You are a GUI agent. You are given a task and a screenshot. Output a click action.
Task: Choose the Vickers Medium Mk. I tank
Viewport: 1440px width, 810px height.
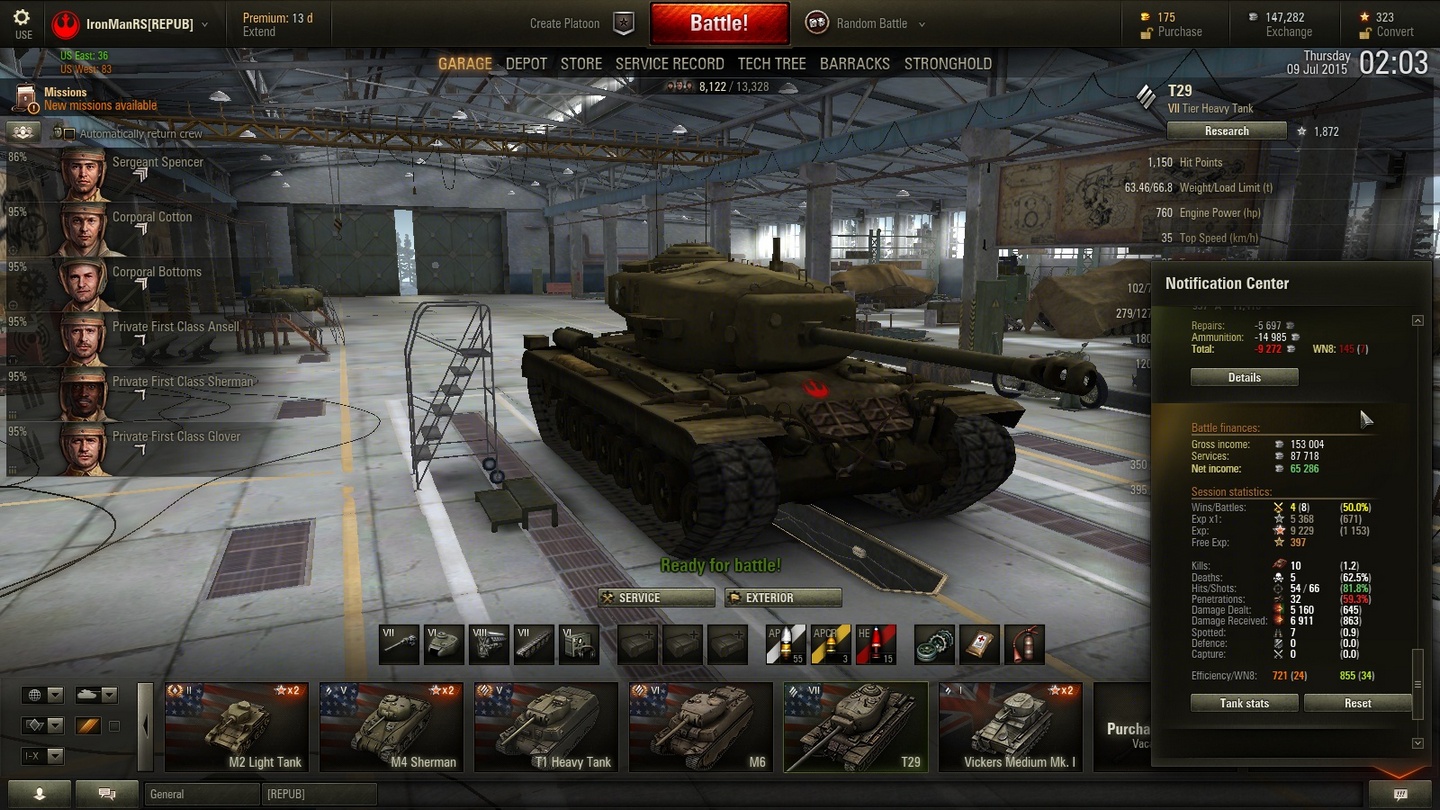1010,727
